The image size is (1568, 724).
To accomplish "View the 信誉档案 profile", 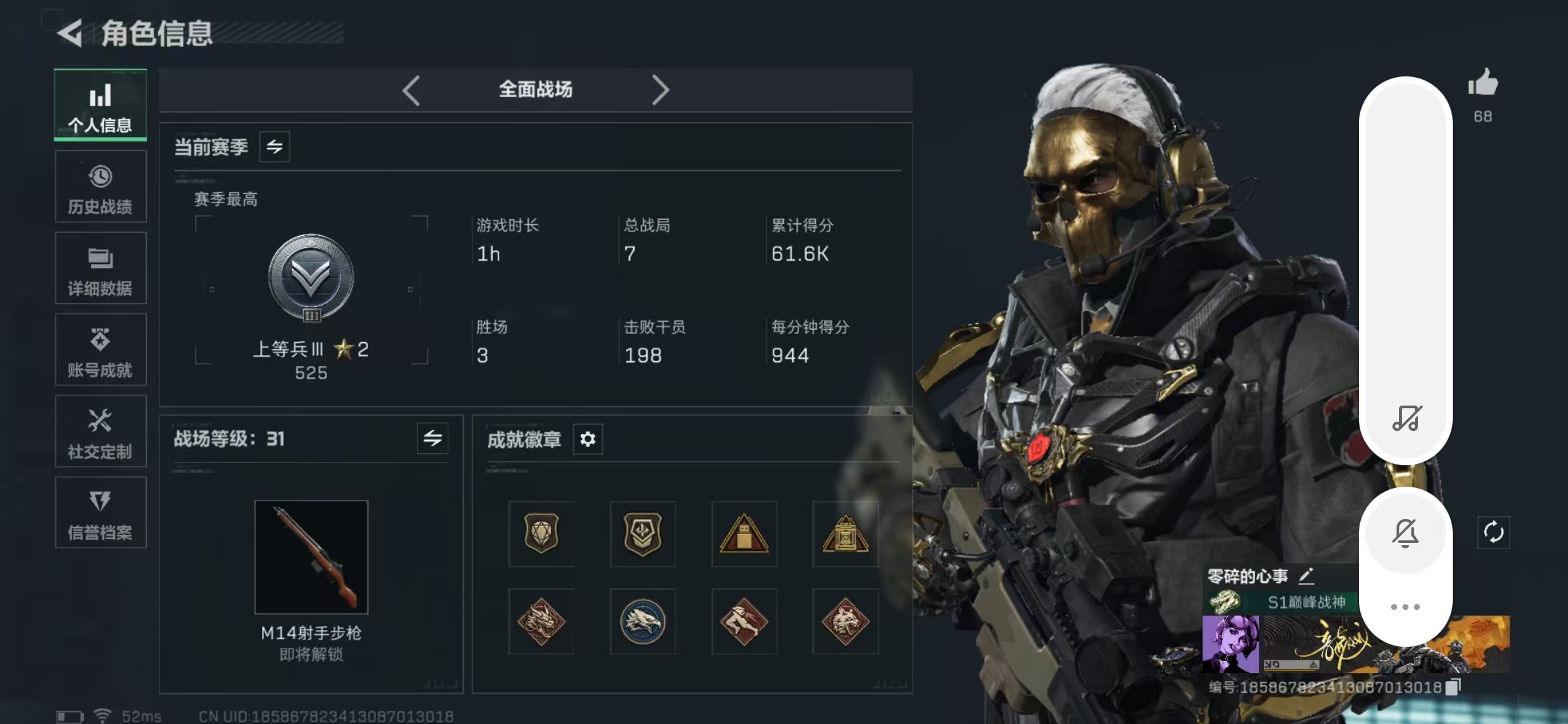I will [100, 513].
